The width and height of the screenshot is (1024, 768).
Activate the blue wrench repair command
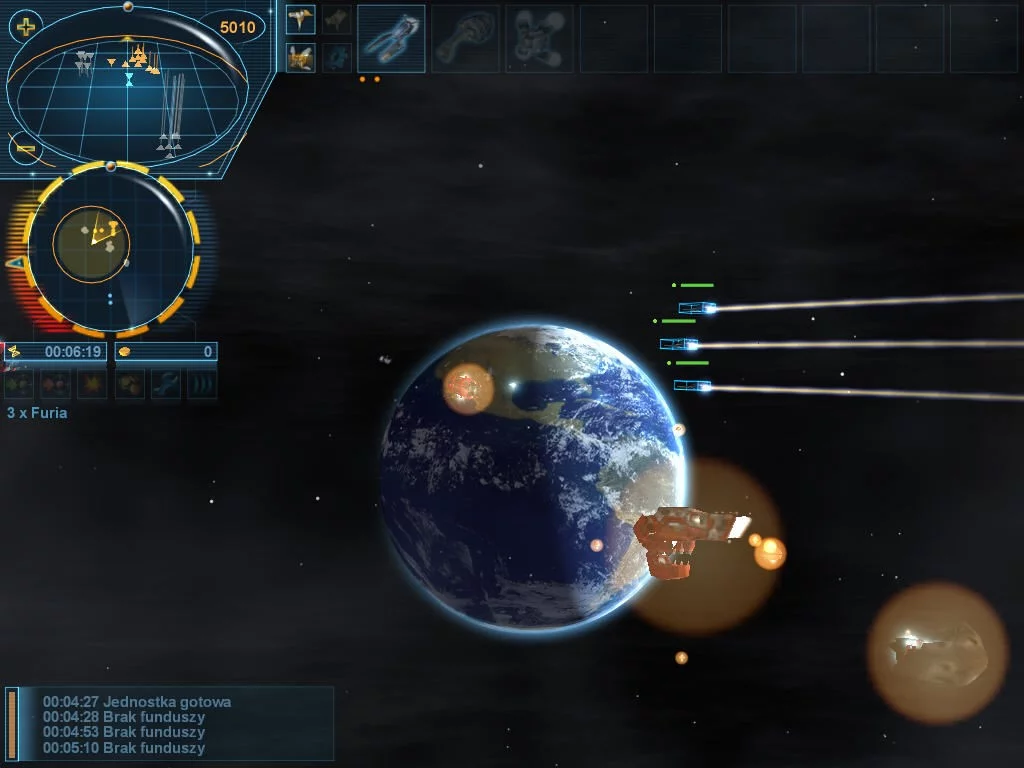166,384
